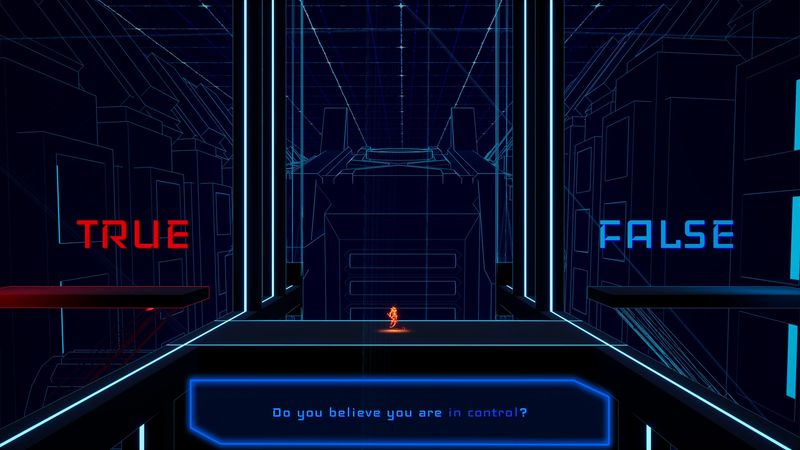Screen dimensions: 800x450
Task: Choose the red TRUE answer
Action: 133,234
